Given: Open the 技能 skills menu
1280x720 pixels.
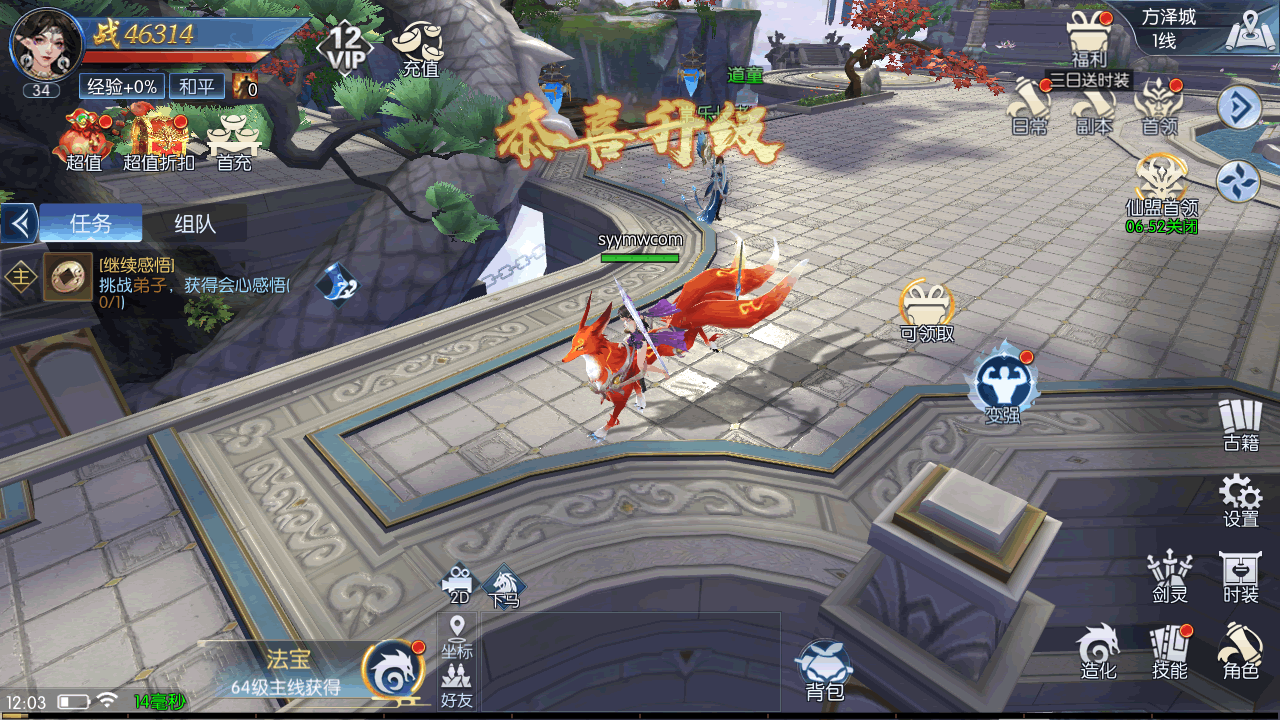Looking at the screenshot, I should (x=1169, y=651).
